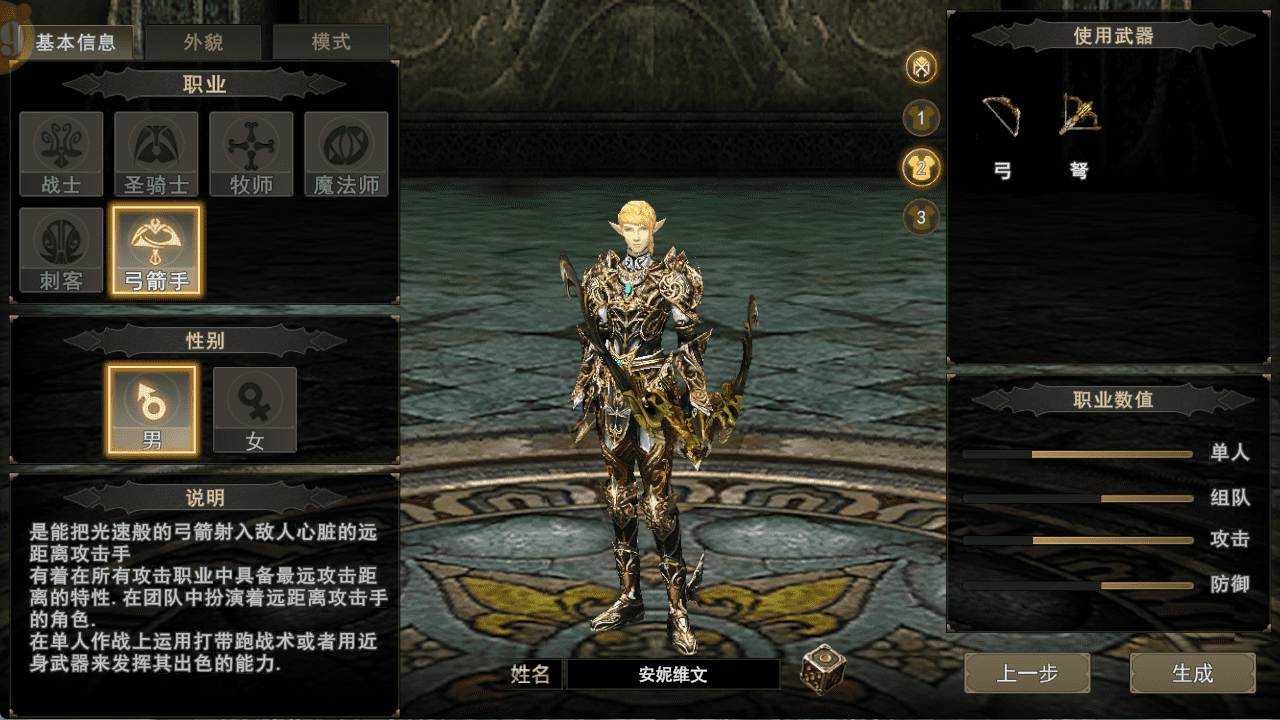
Task: Click the 姓名 character name field
Action: [x=673, y=674]
